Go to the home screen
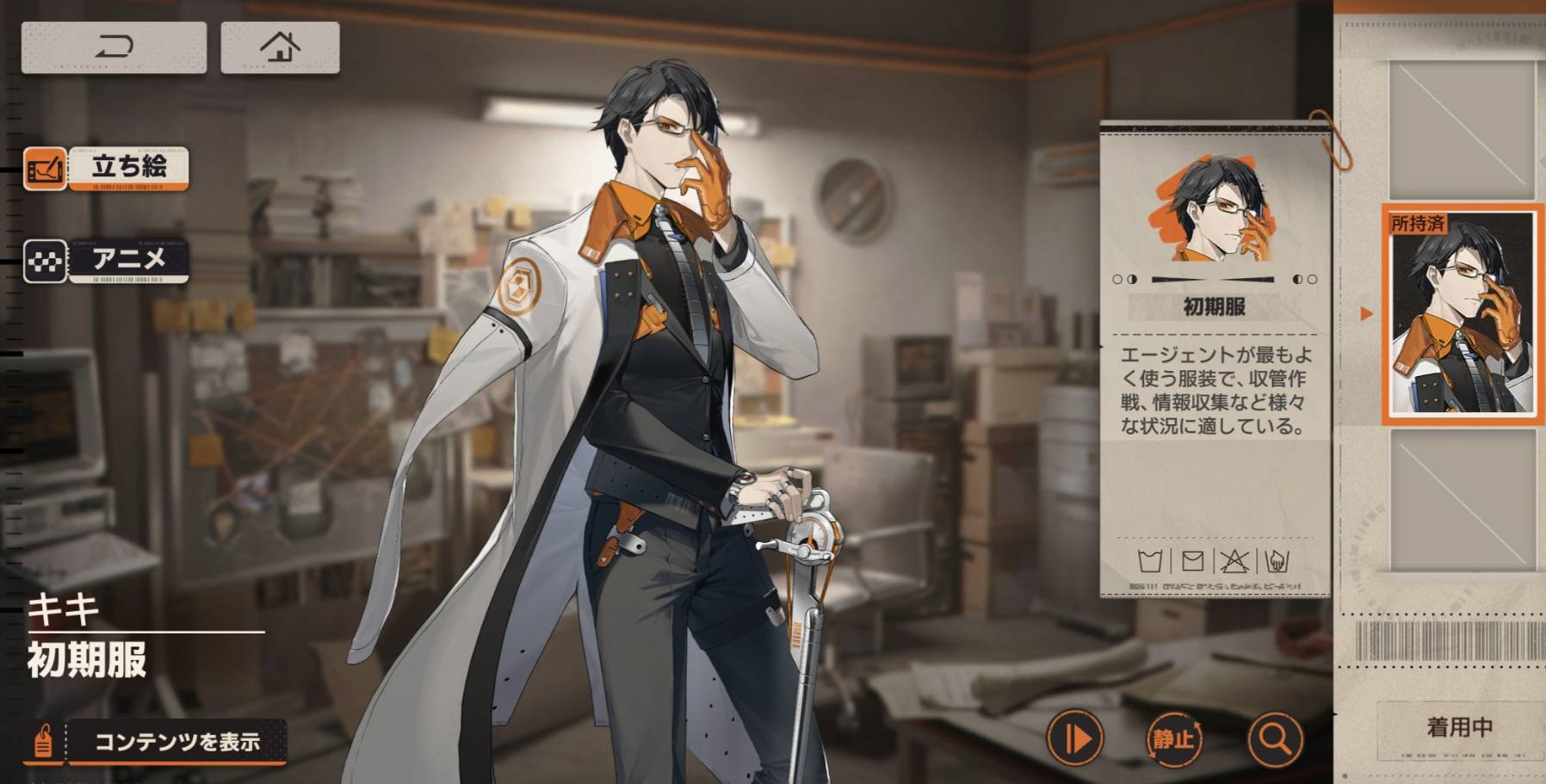 280,47
